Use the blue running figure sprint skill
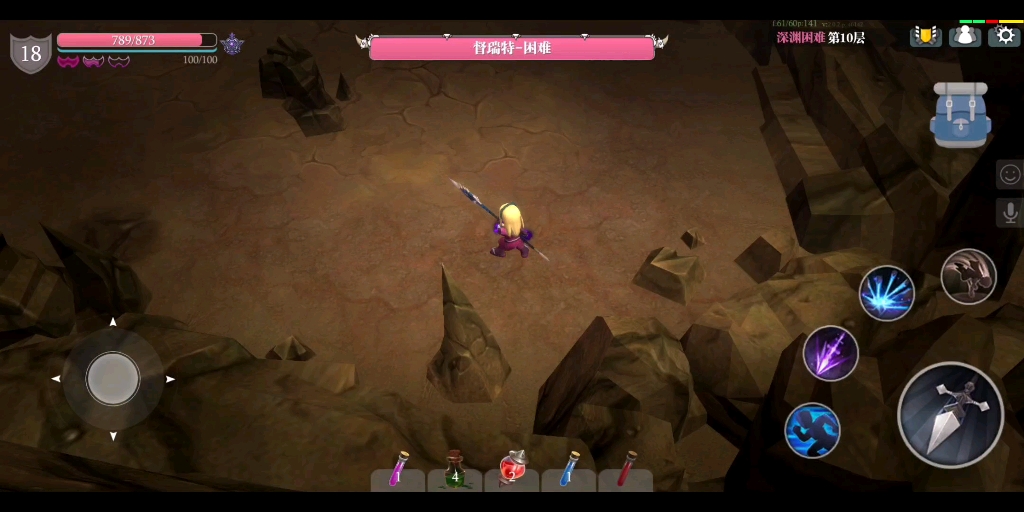This screenshot has height=512, width=1024. pyautogui.click(x=812, y=430)
